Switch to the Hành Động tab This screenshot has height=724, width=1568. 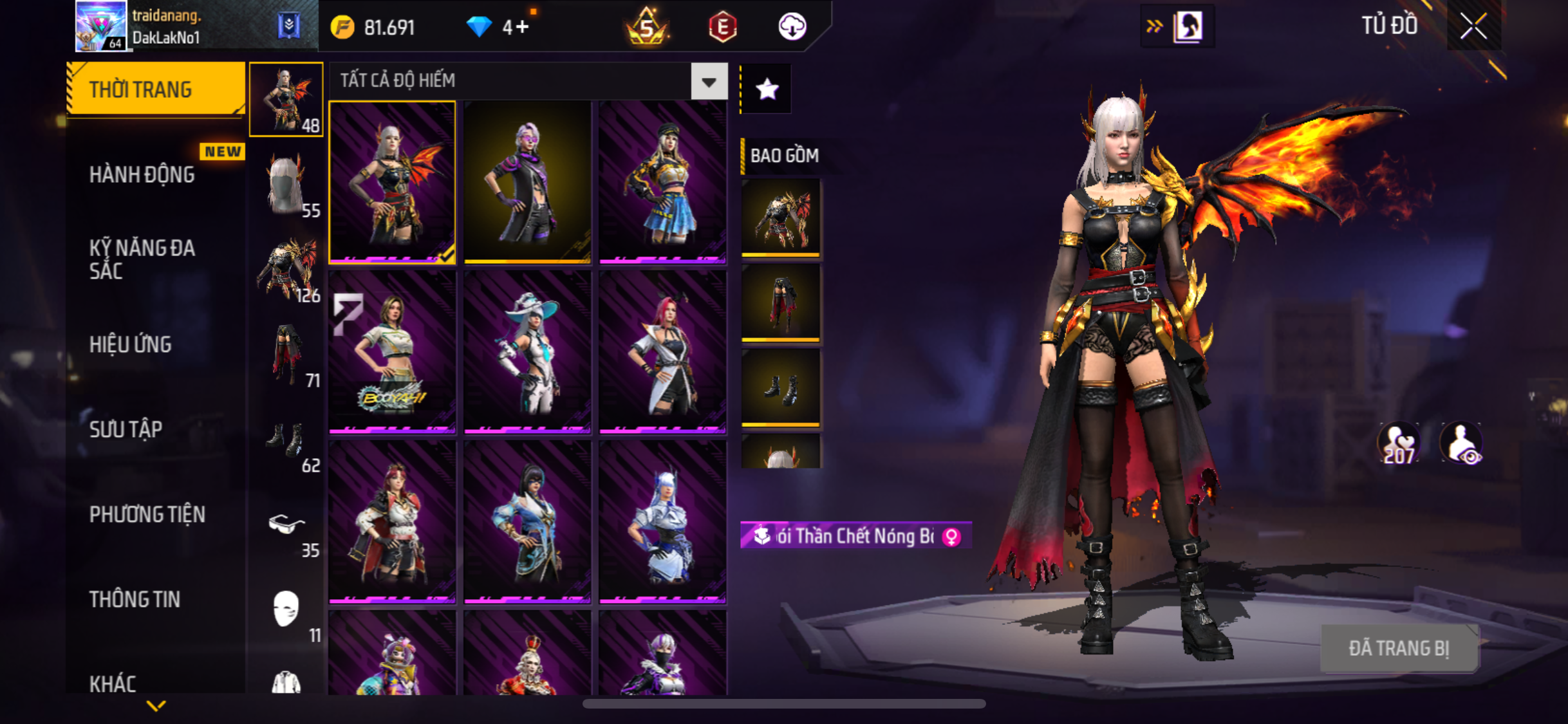pyautogui.click(x=142, y=174)
